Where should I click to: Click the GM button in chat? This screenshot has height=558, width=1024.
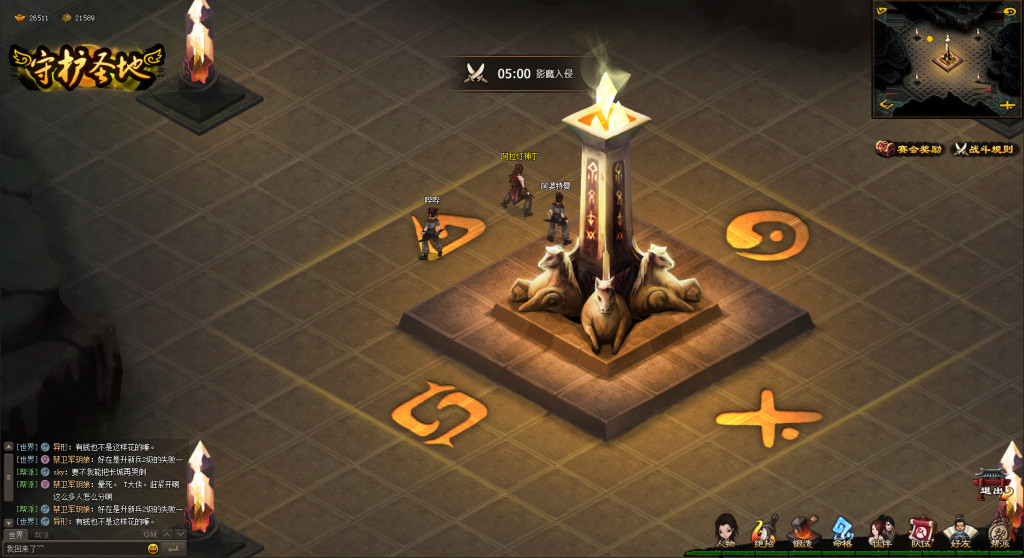150,535
